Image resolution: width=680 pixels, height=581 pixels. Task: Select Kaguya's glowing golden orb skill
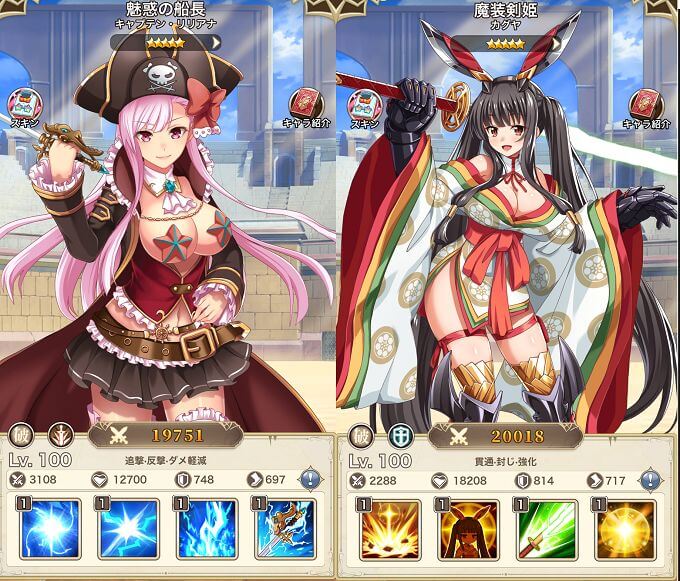(627, 530)
